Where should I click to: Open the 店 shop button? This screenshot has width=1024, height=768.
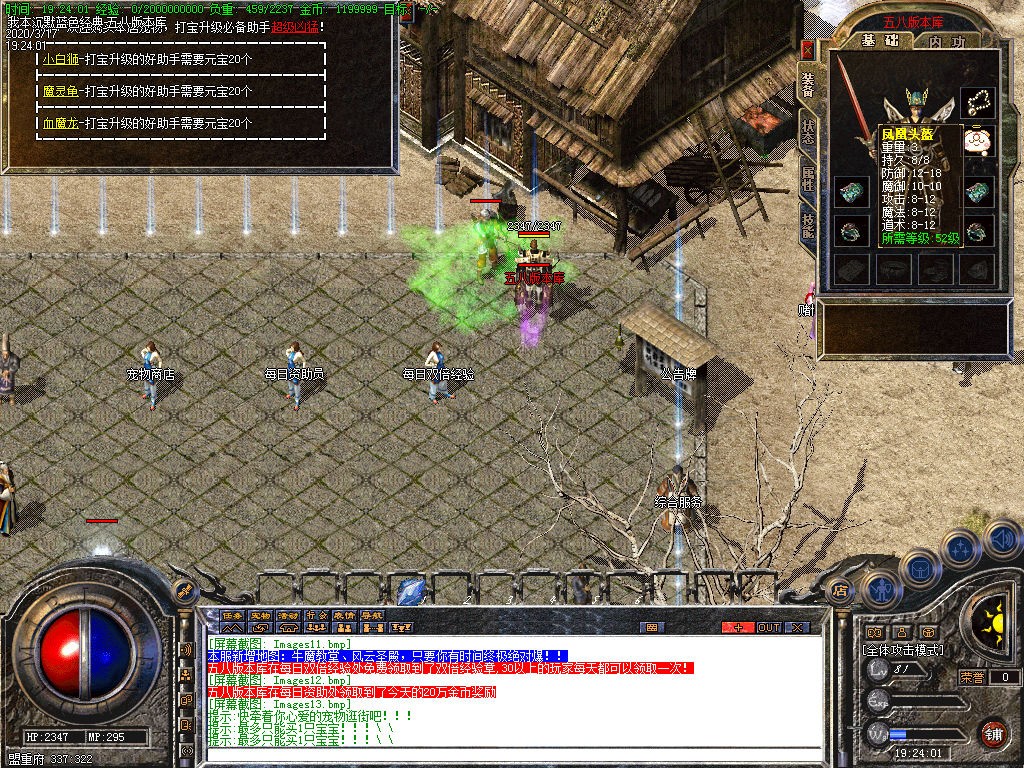(840, 590)
